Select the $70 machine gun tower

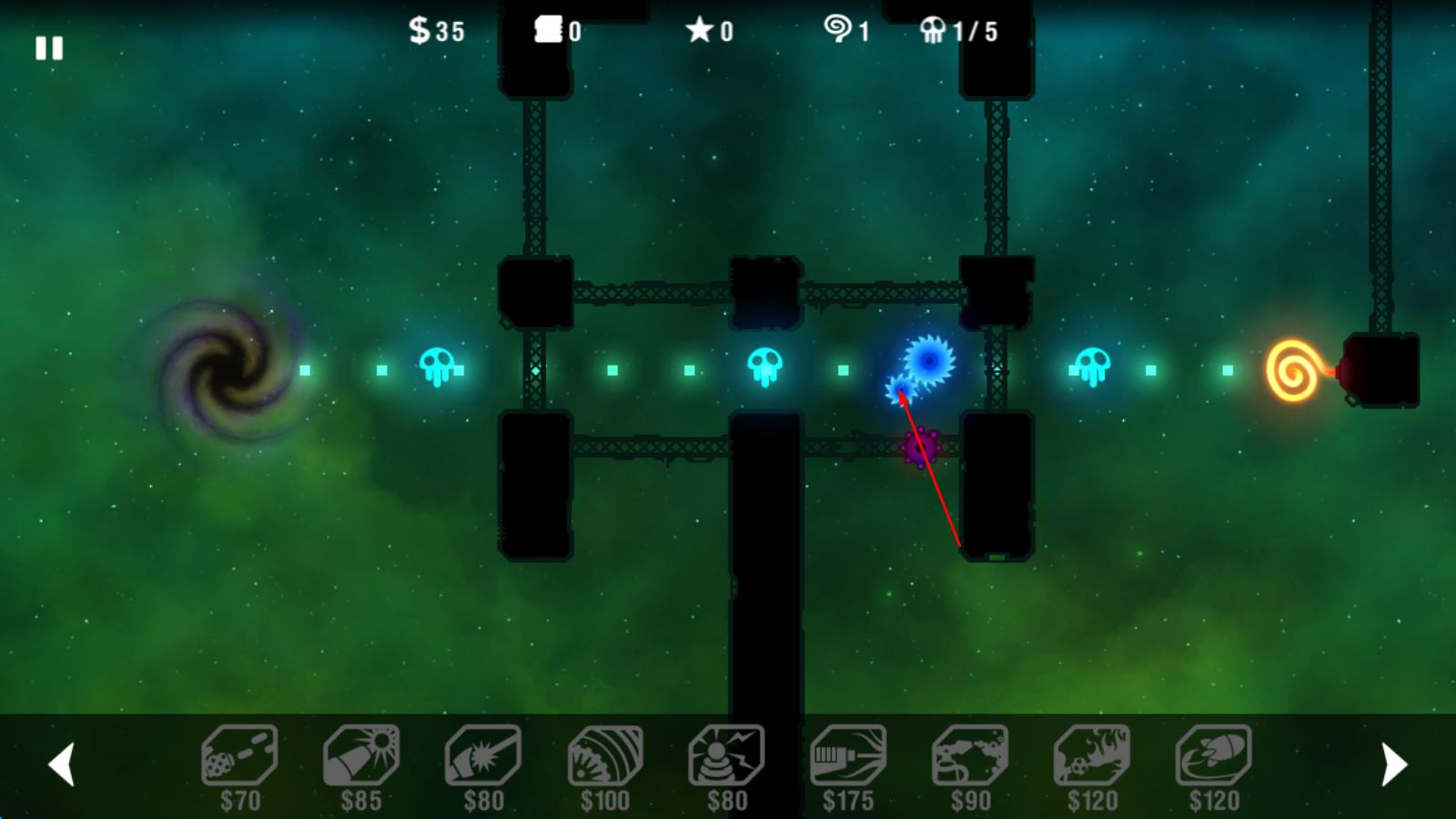[239, 756]
